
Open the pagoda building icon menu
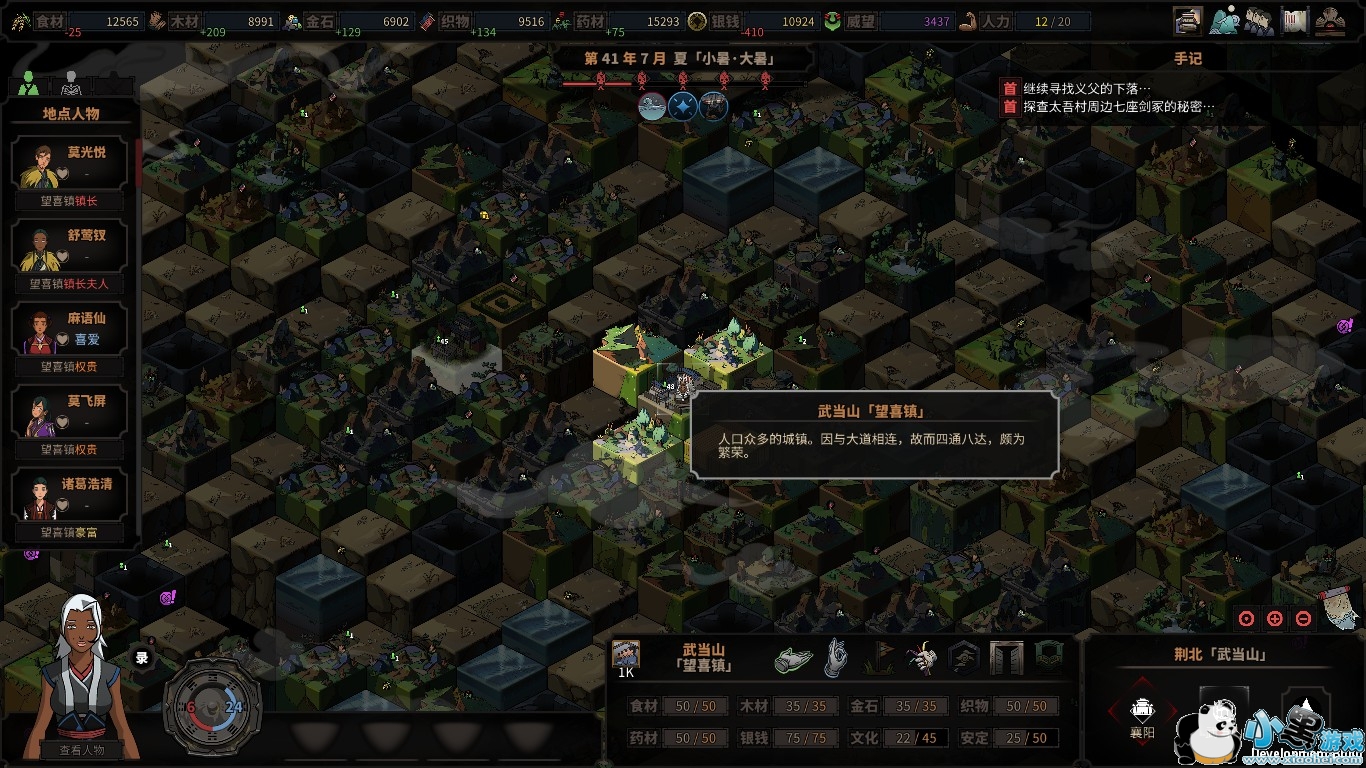coord(1330,19)
